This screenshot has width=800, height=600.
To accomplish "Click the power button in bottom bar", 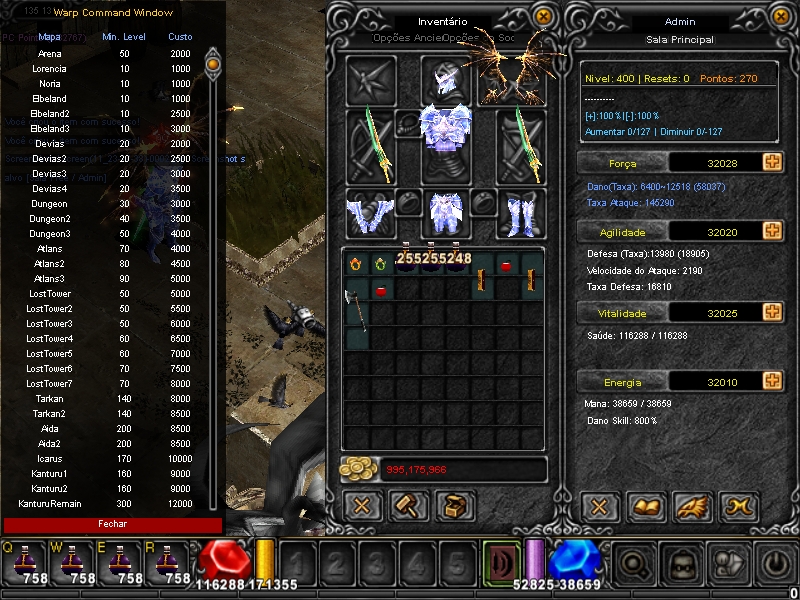I will 776,562.
